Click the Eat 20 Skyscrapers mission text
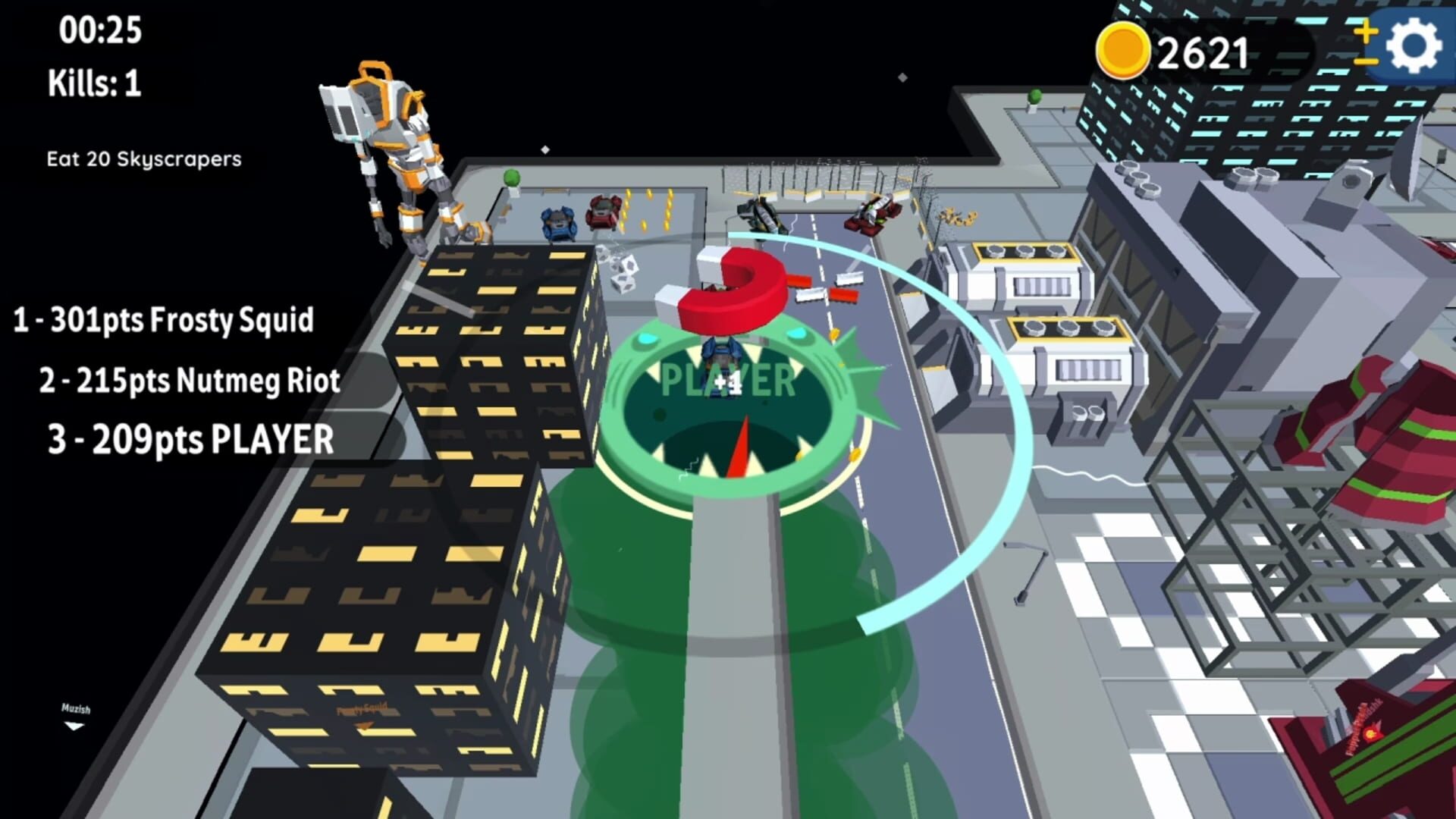Screen dimensions: 1456x819 tap(143, 159)
